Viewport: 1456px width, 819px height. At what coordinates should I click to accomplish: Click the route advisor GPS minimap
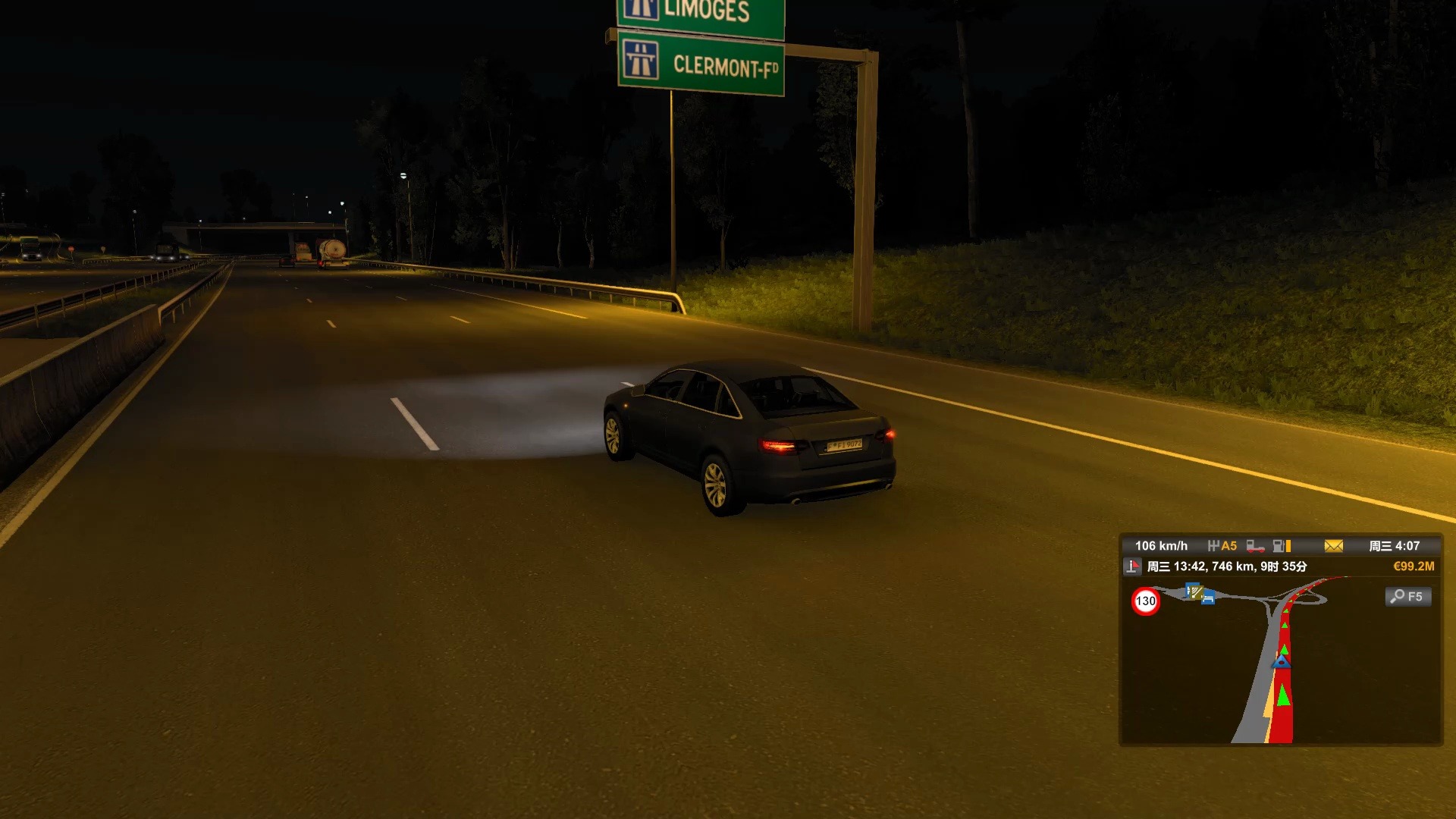point(1281,661)
